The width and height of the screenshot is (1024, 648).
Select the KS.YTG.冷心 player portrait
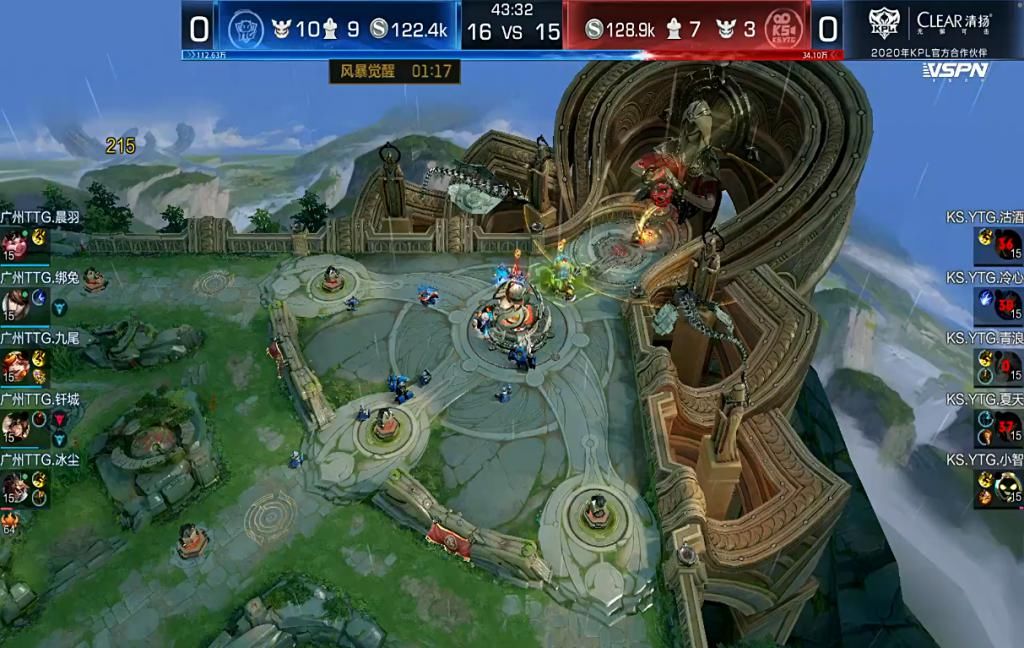(1007, 305)
